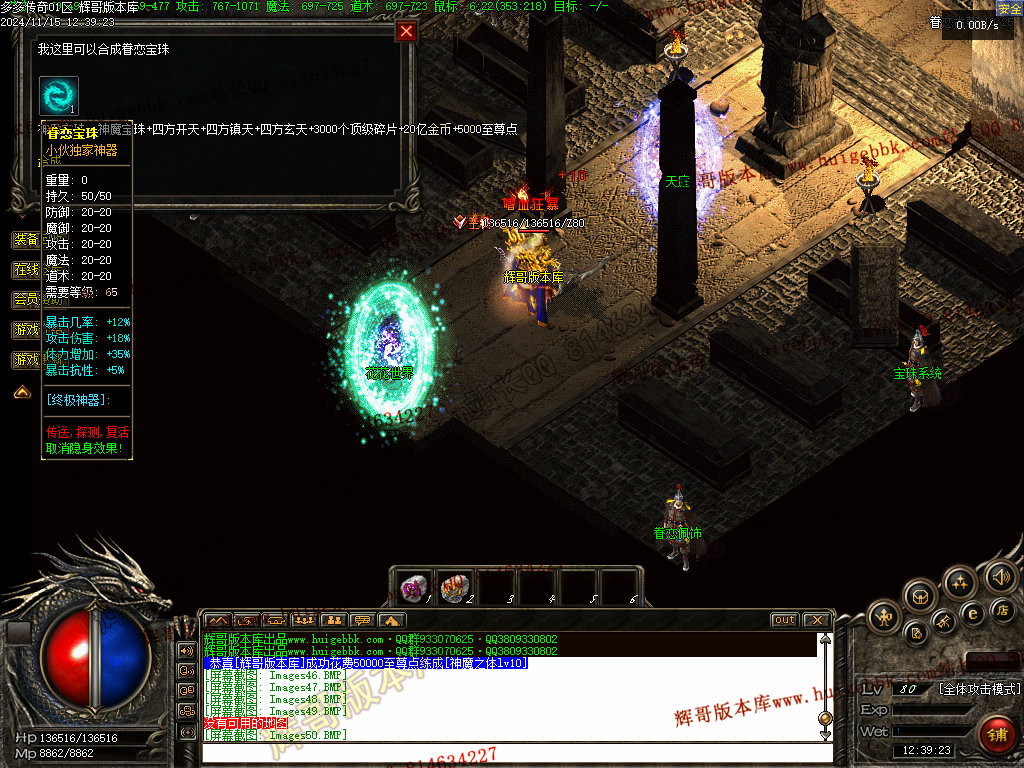
Task: Open the character figure panel button
Action: click(x=885, y=616)
